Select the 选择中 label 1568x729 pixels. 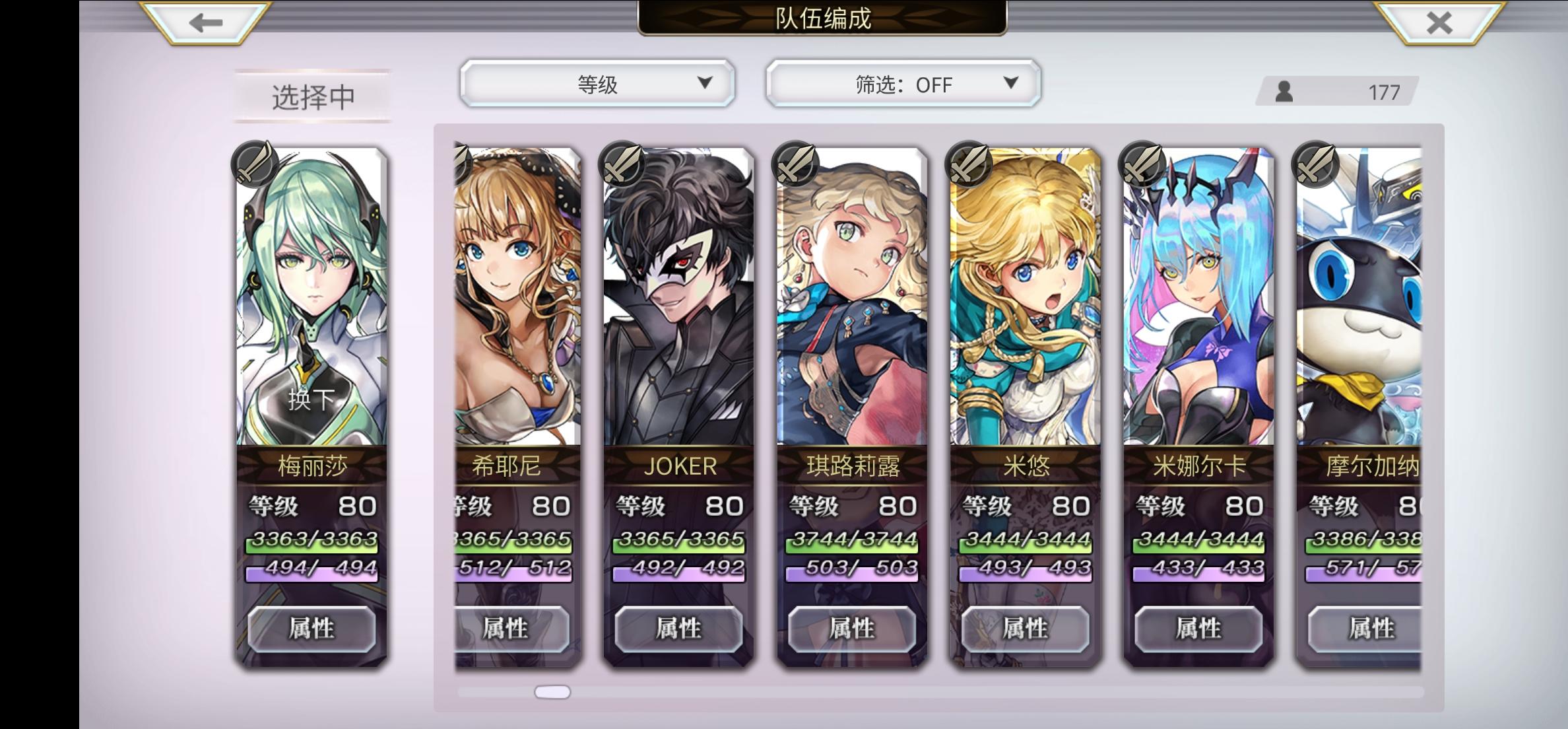(312, 96)
